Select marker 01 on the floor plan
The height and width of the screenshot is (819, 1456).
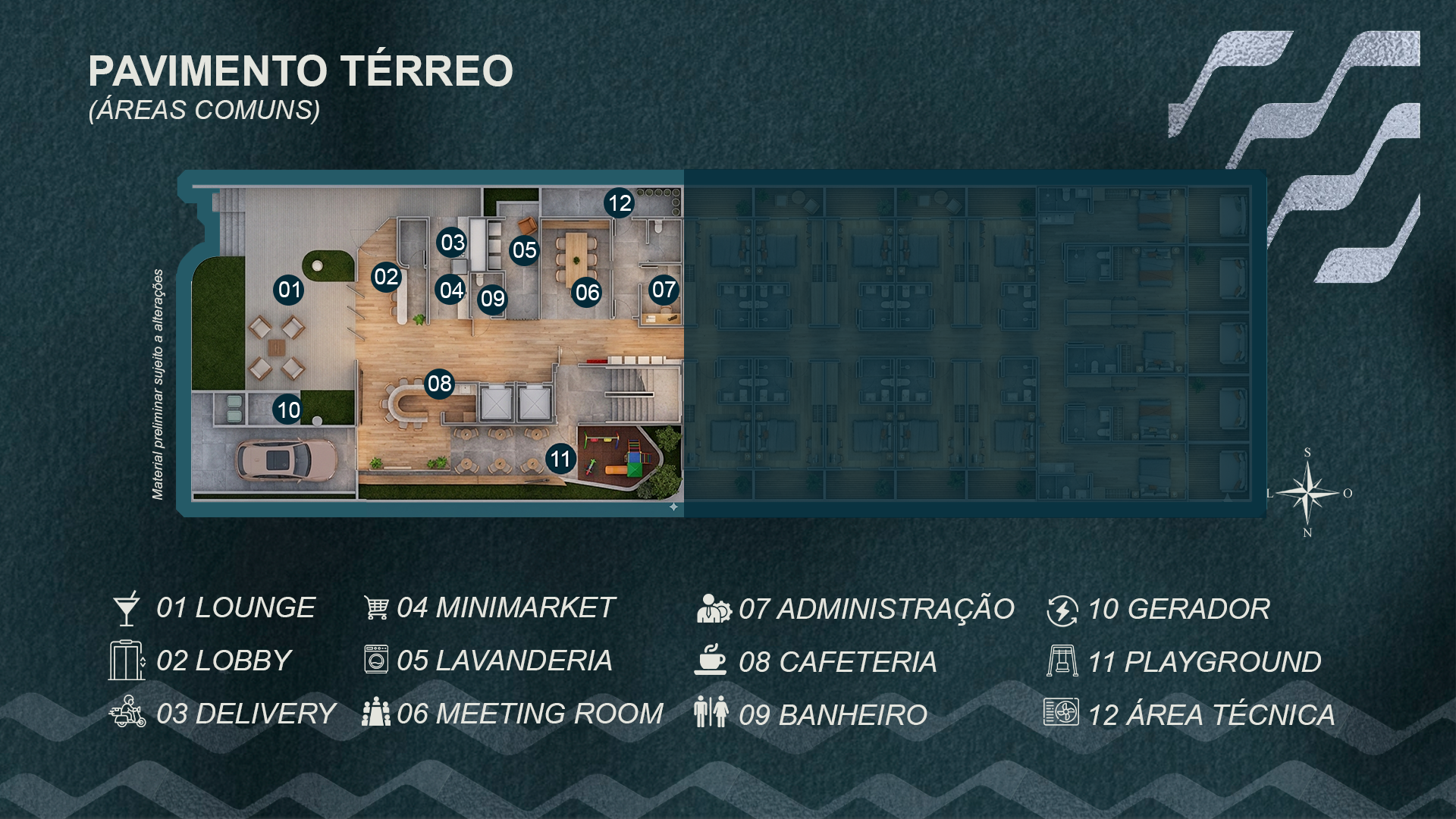[289, 290]
